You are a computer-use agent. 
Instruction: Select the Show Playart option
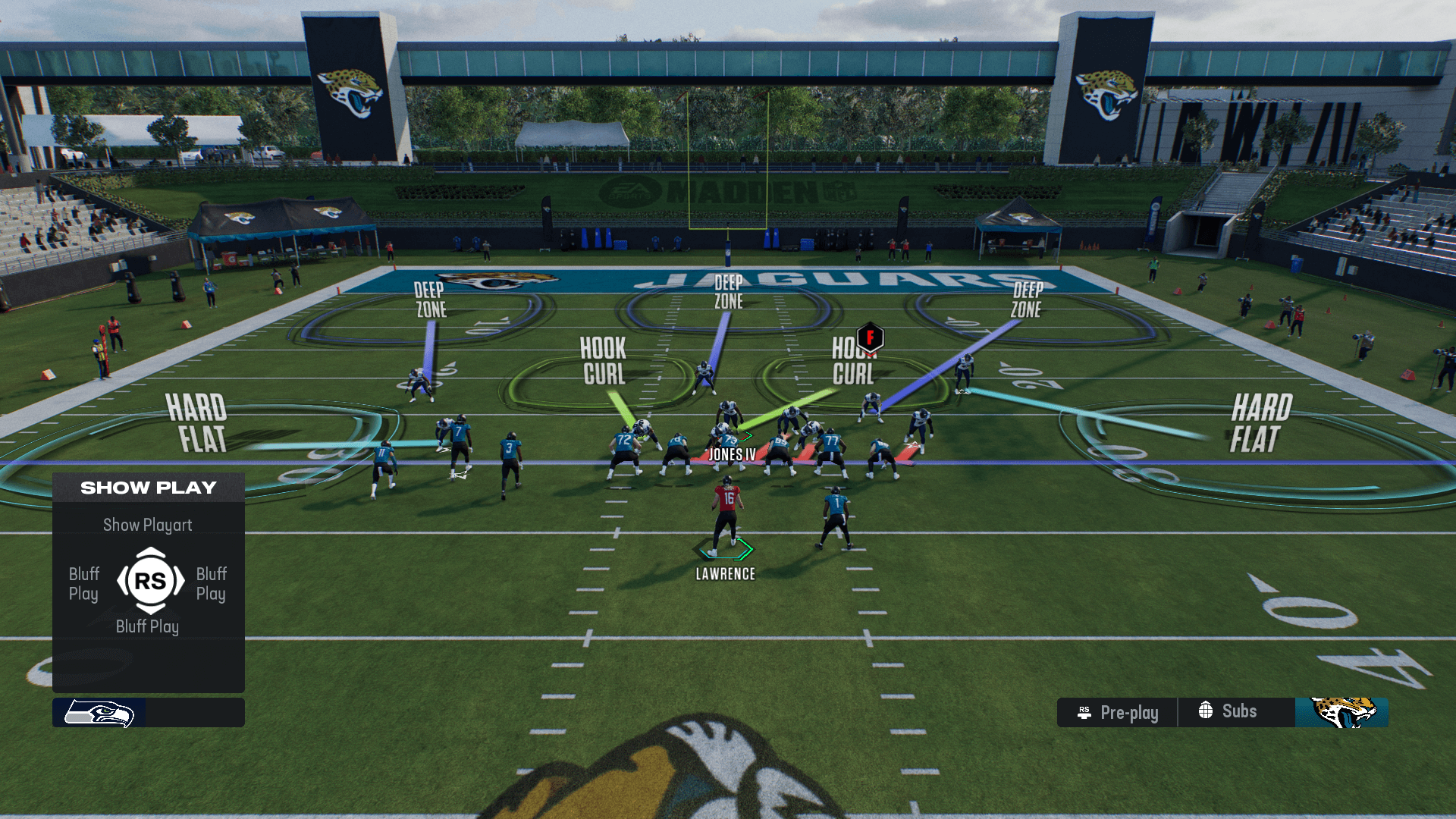(148, 525)
